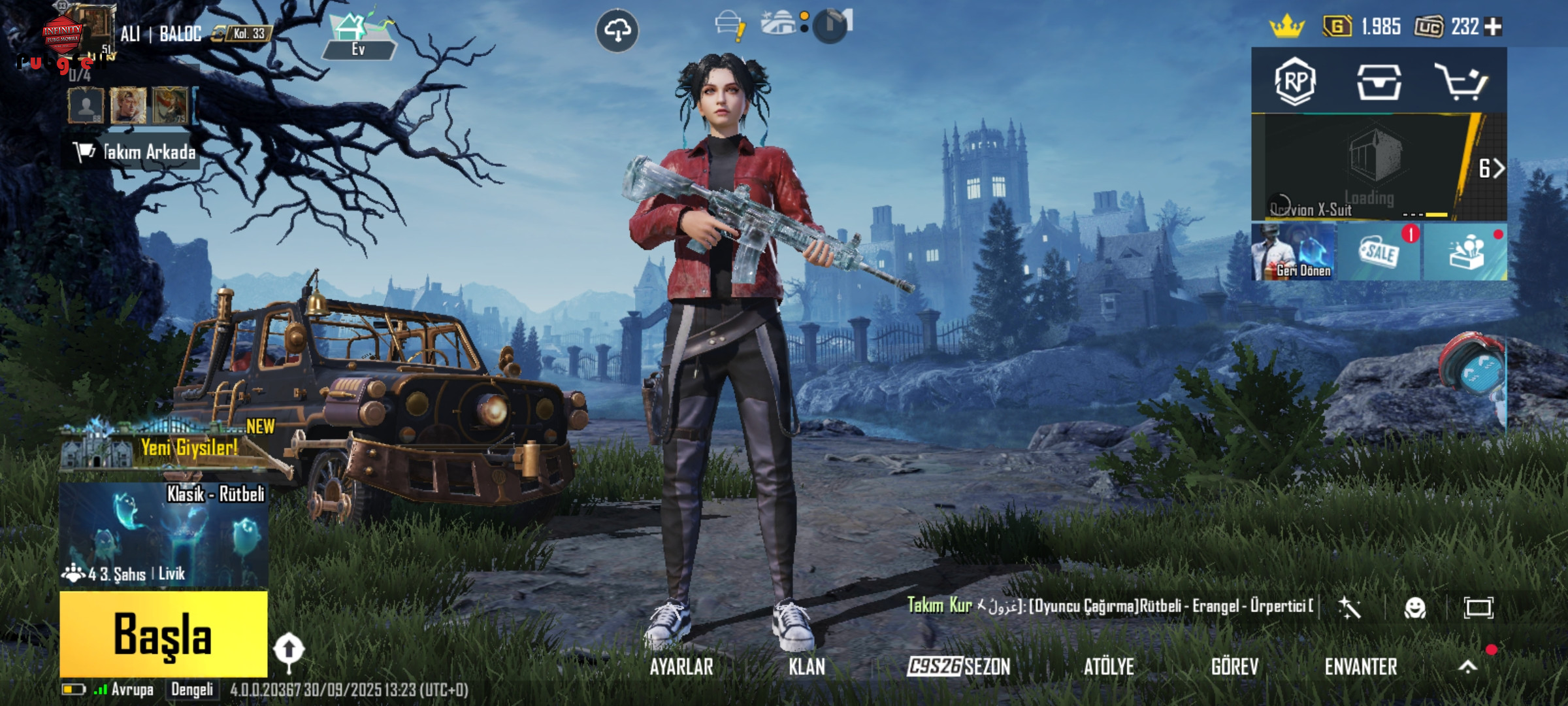Open the emote smiley face icon

[x=1414, y=608]
